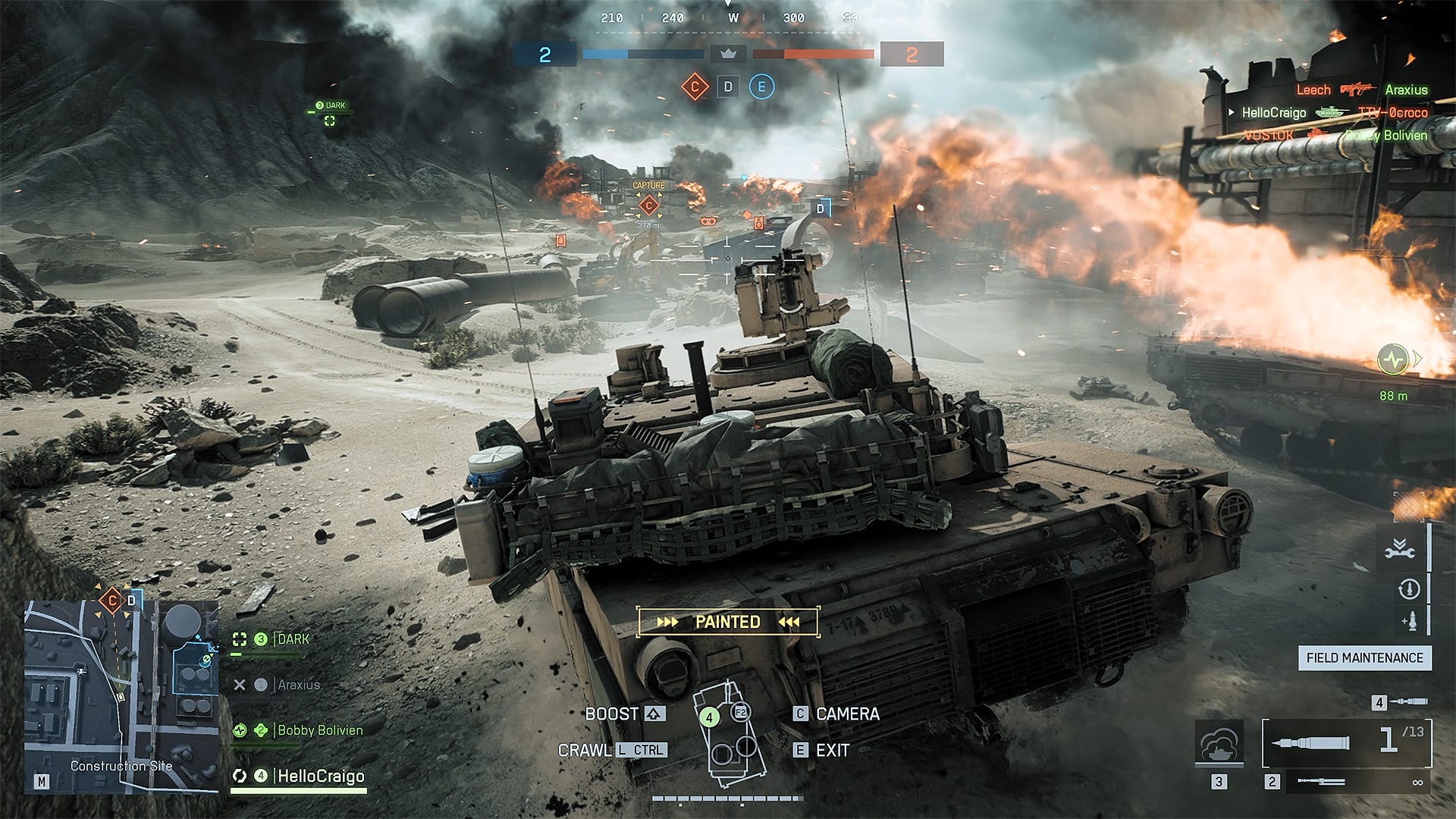
Task: Choose squad member Araxius in the squad list
Action: pyautogui.click(x=298, y=685)
